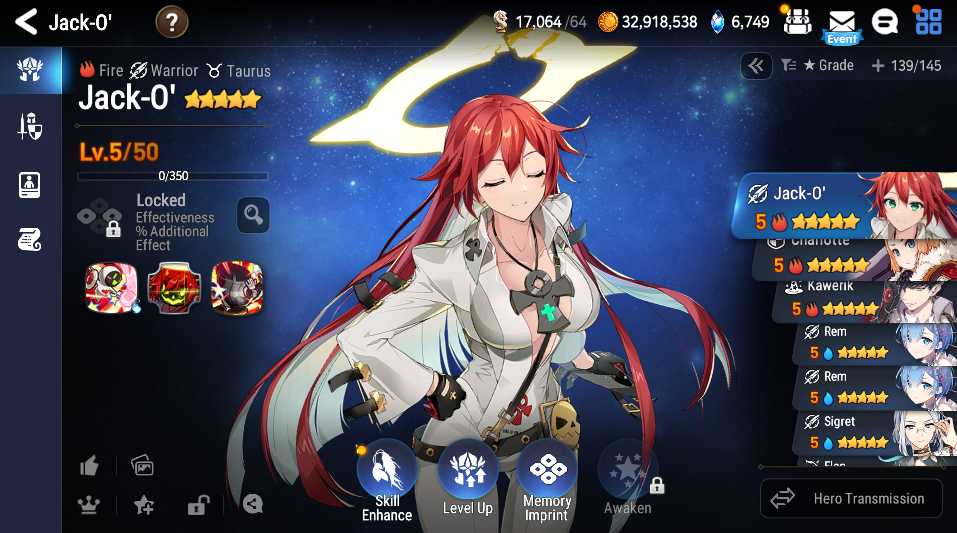Open the mailbox with Event ribbon

[x=842, y=23]
